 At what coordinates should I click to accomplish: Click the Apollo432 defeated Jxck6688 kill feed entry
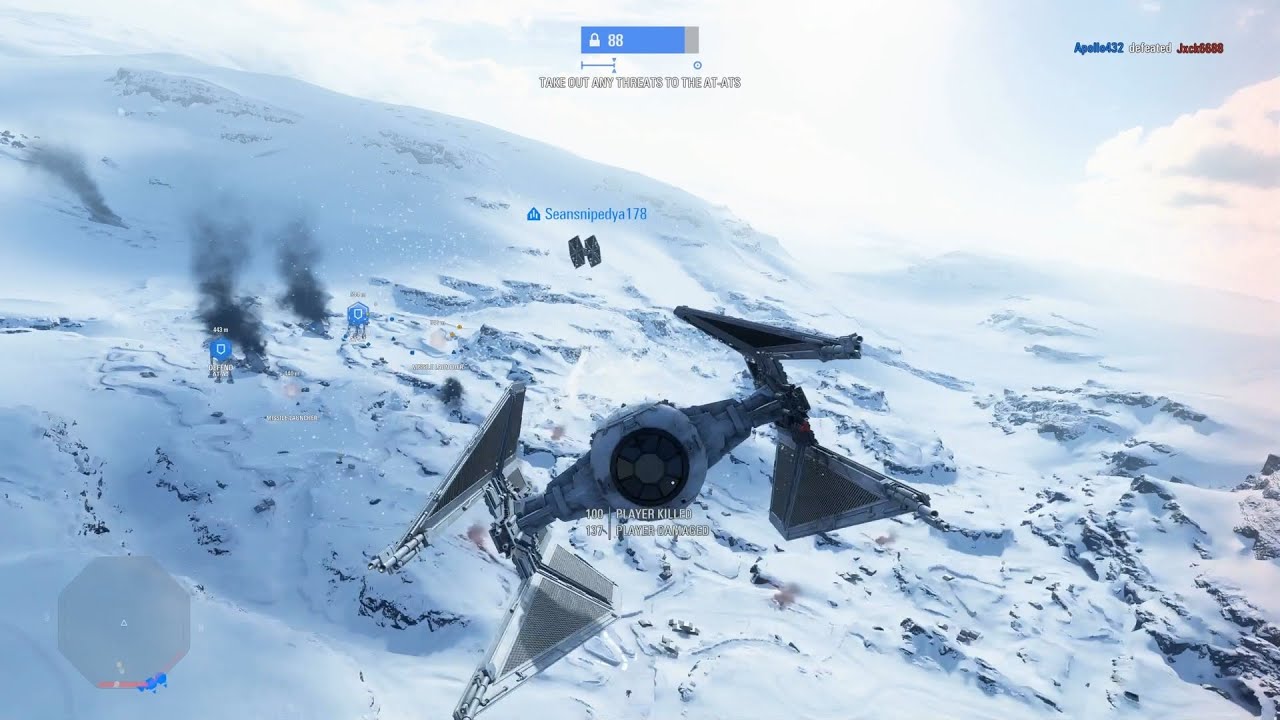coord(1148,48)
